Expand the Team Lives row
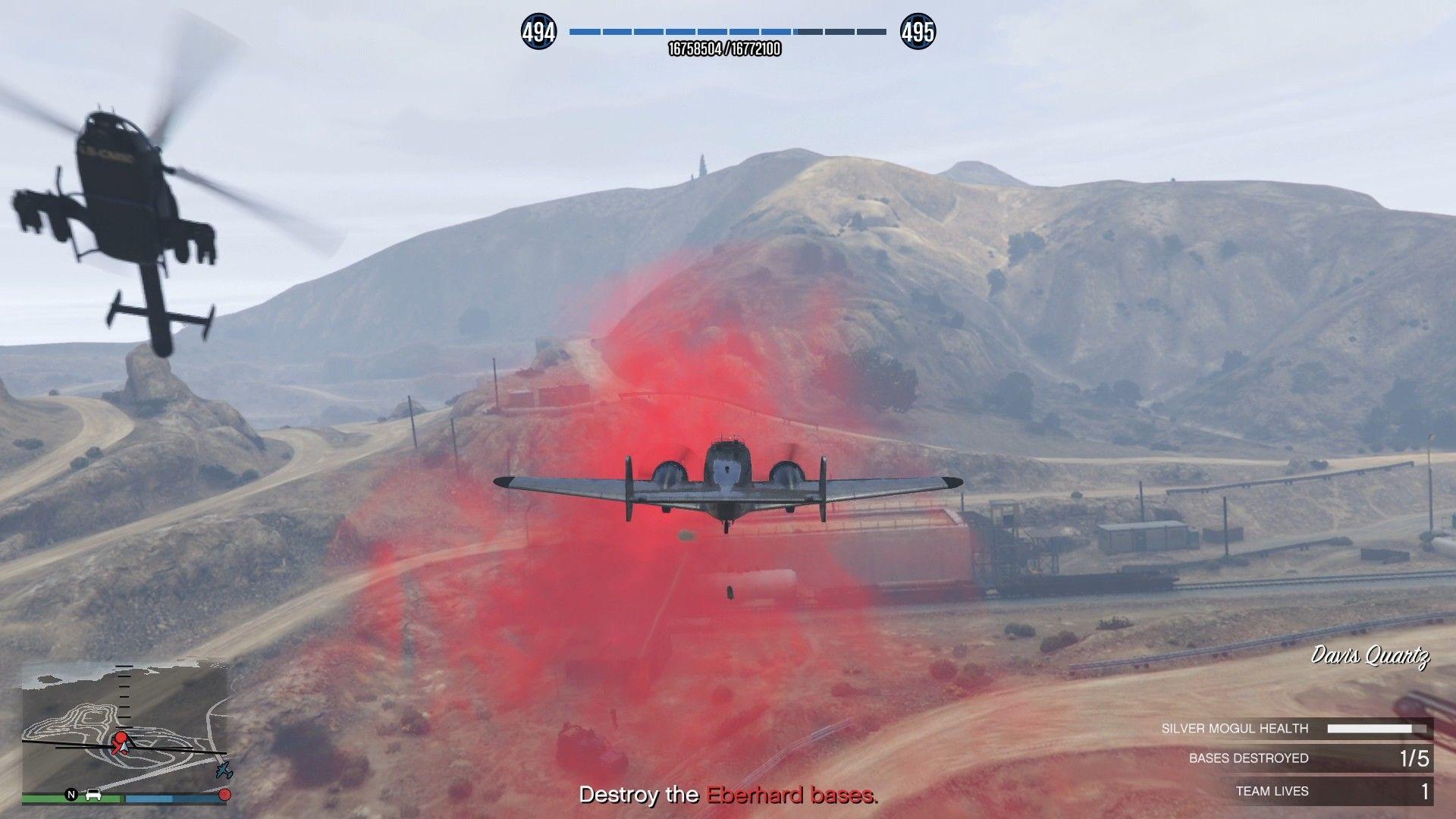This screenshot has height=819, width=1456. click(x=1289, y=790)
